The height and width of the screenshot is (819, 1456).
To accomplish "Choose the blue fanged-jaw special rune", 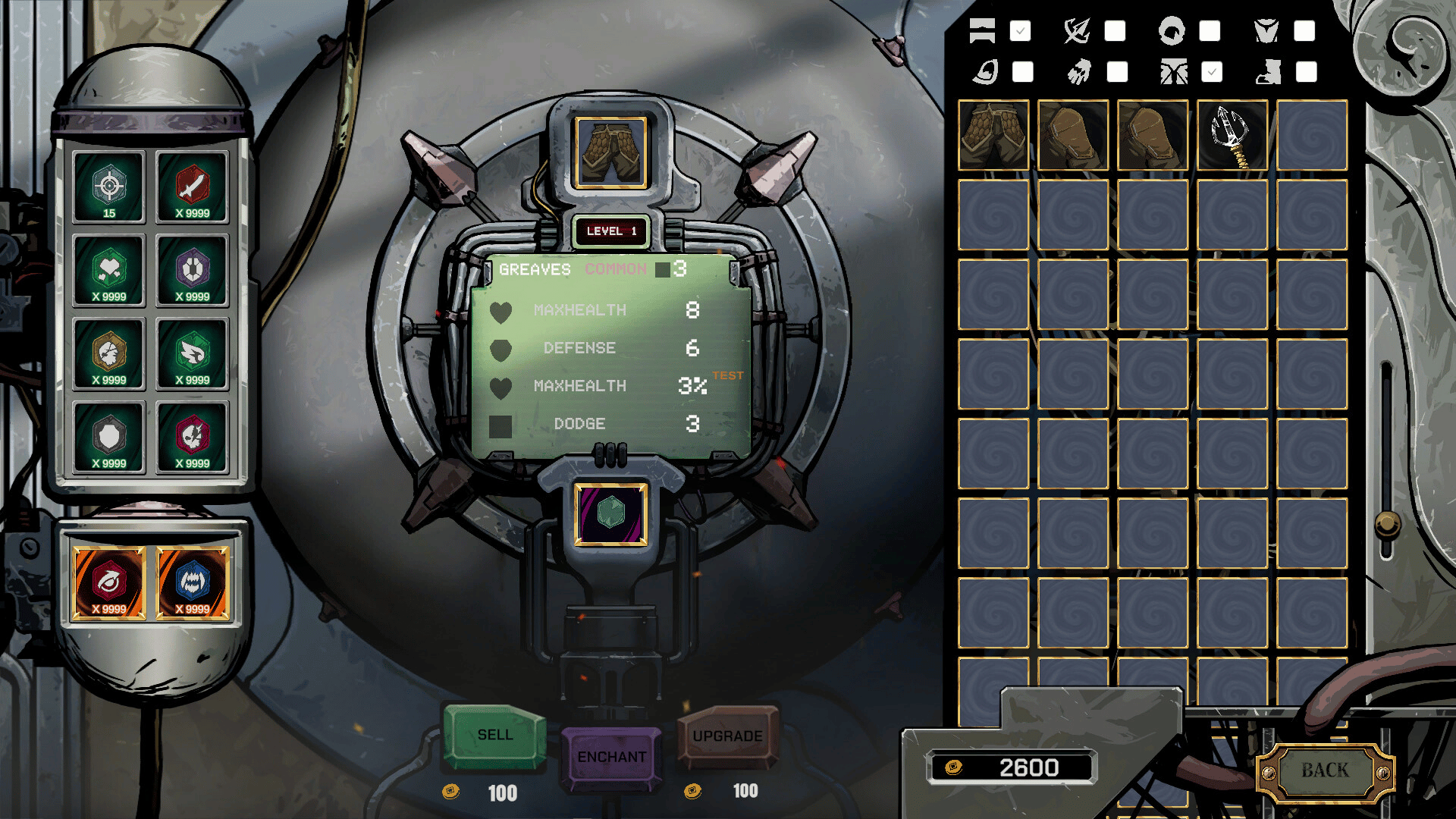I will (193, 583).
